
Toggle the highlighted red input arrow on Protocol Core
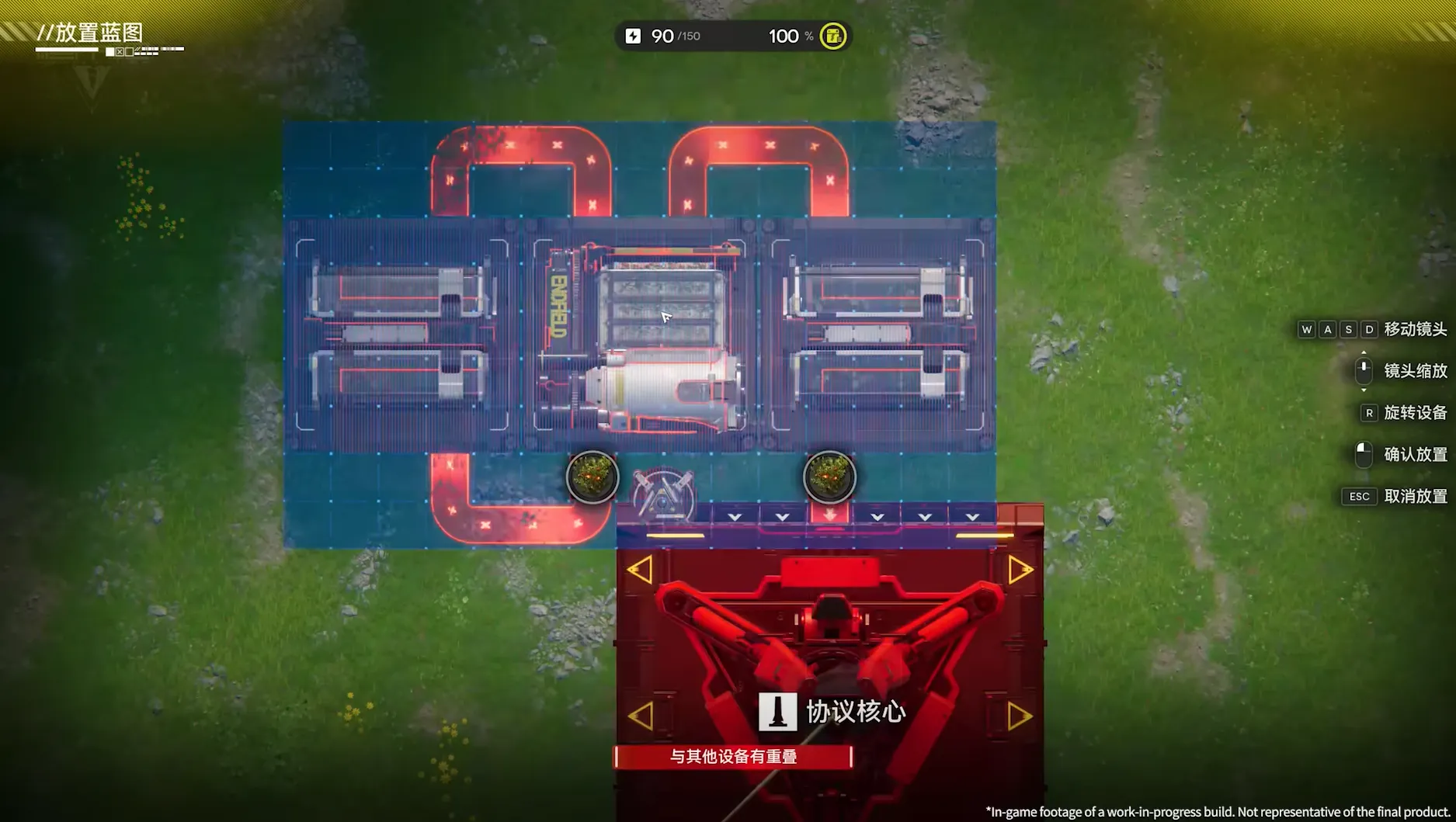(831, 515)
